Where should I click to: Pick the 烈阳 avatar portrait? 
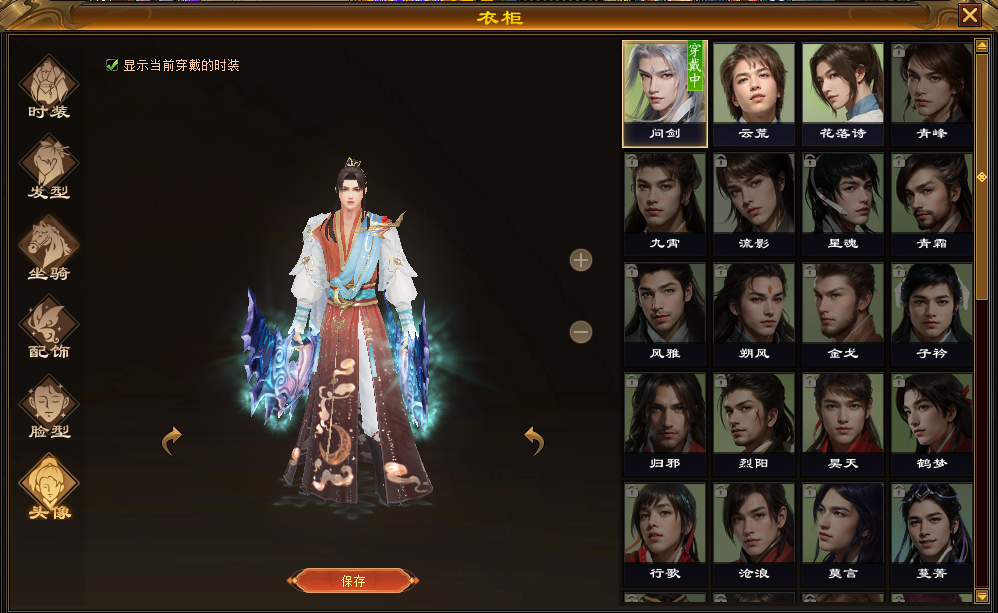pos(754,420)
